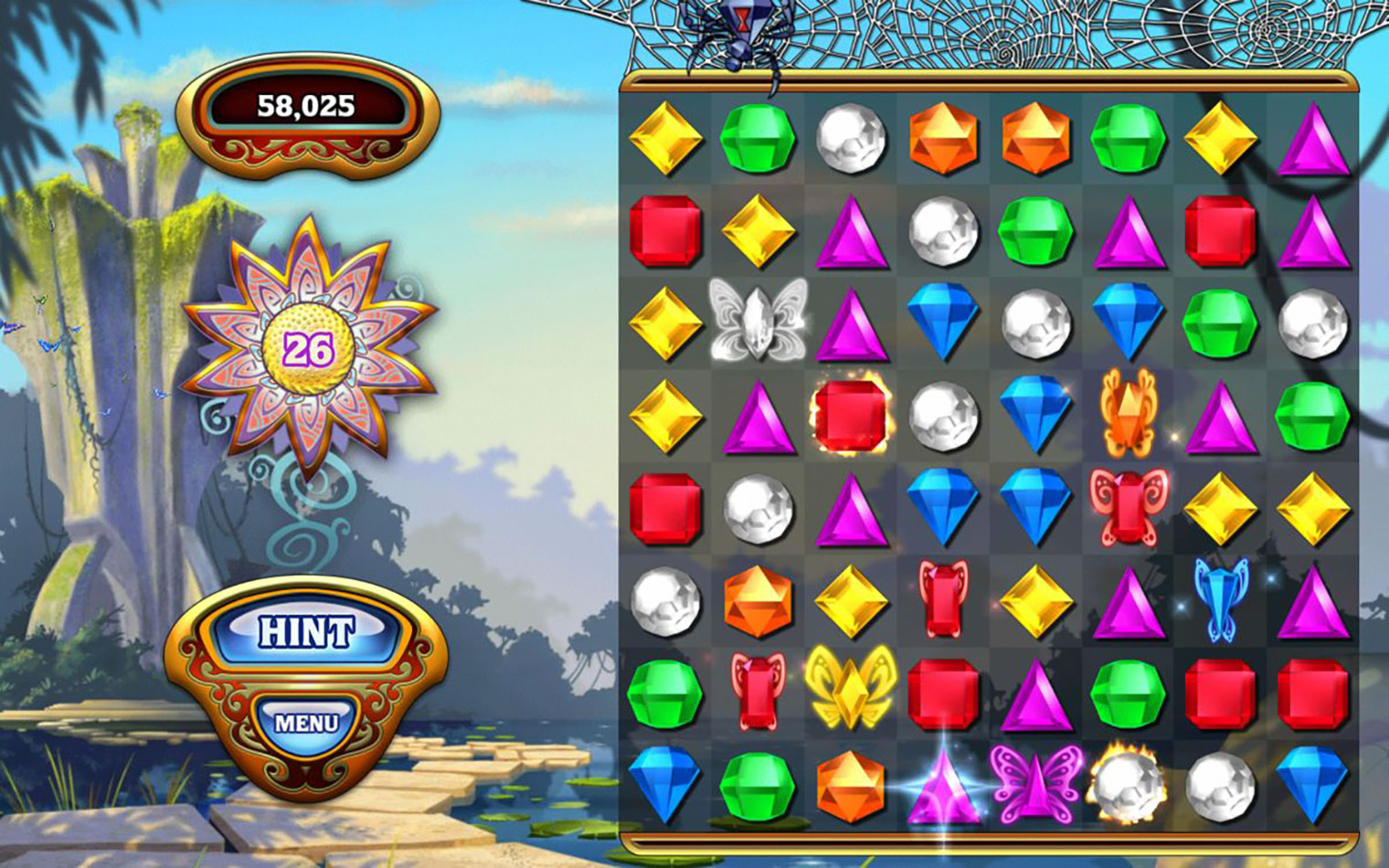Open the game MENU
1389x868 pixels.
[x=306, y=723]
